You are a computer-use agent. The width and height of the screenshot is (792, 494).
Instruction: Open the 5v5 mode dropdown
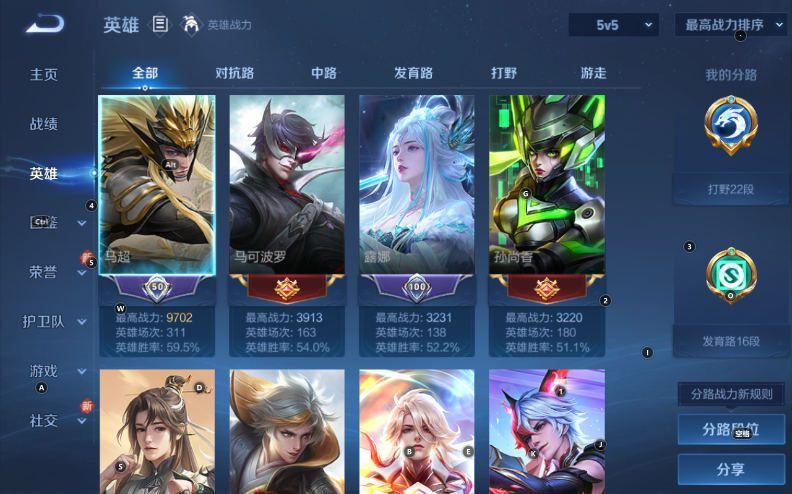(x=612, y=25)
